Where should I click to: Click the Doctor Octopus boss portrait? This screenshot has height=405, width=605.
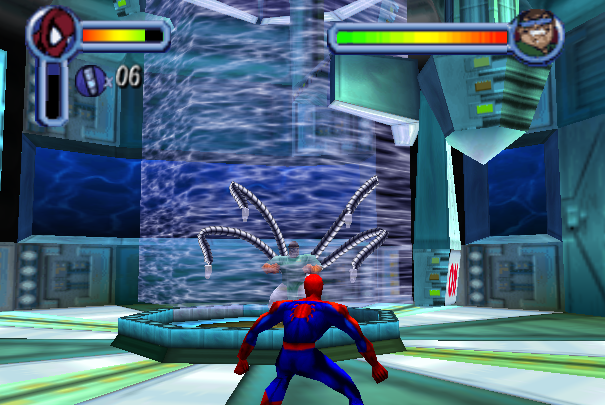(x=535, y=36)
